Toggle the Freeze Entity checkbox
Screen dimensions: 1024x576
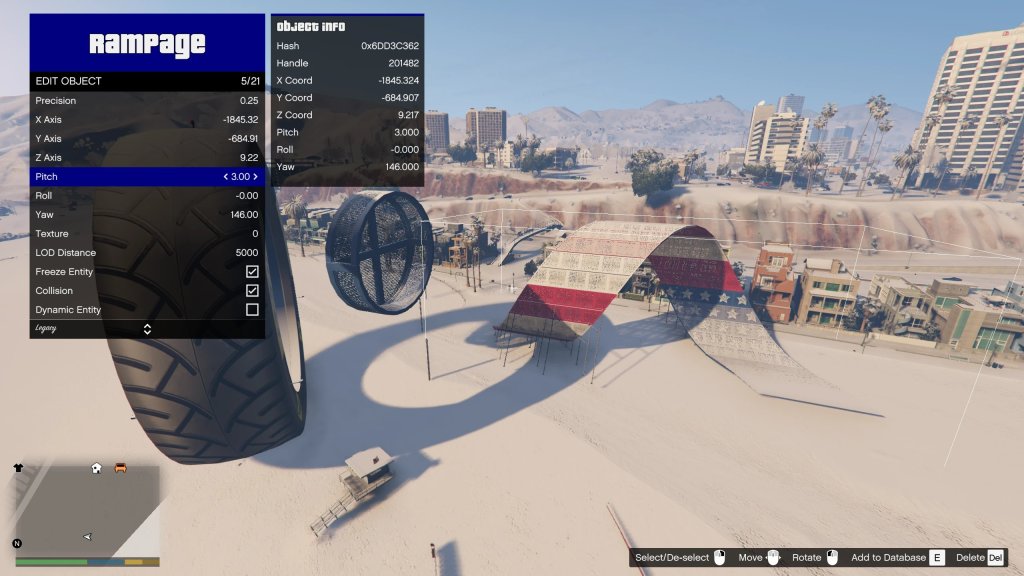tap(252, 272)
